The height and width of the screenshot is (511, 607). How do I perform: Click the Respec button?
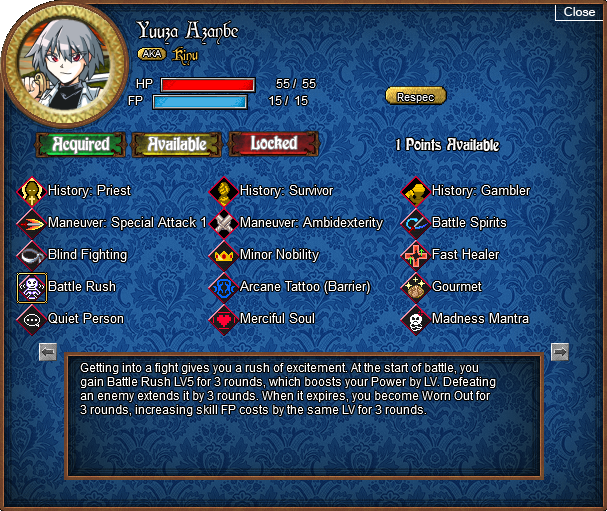[415, 96]
